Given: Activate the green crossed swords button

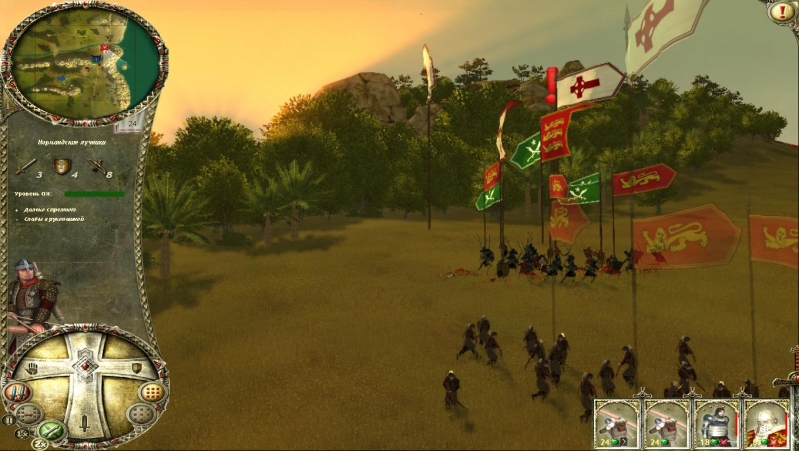Looking at the screenshot, I should coord(52,432).
